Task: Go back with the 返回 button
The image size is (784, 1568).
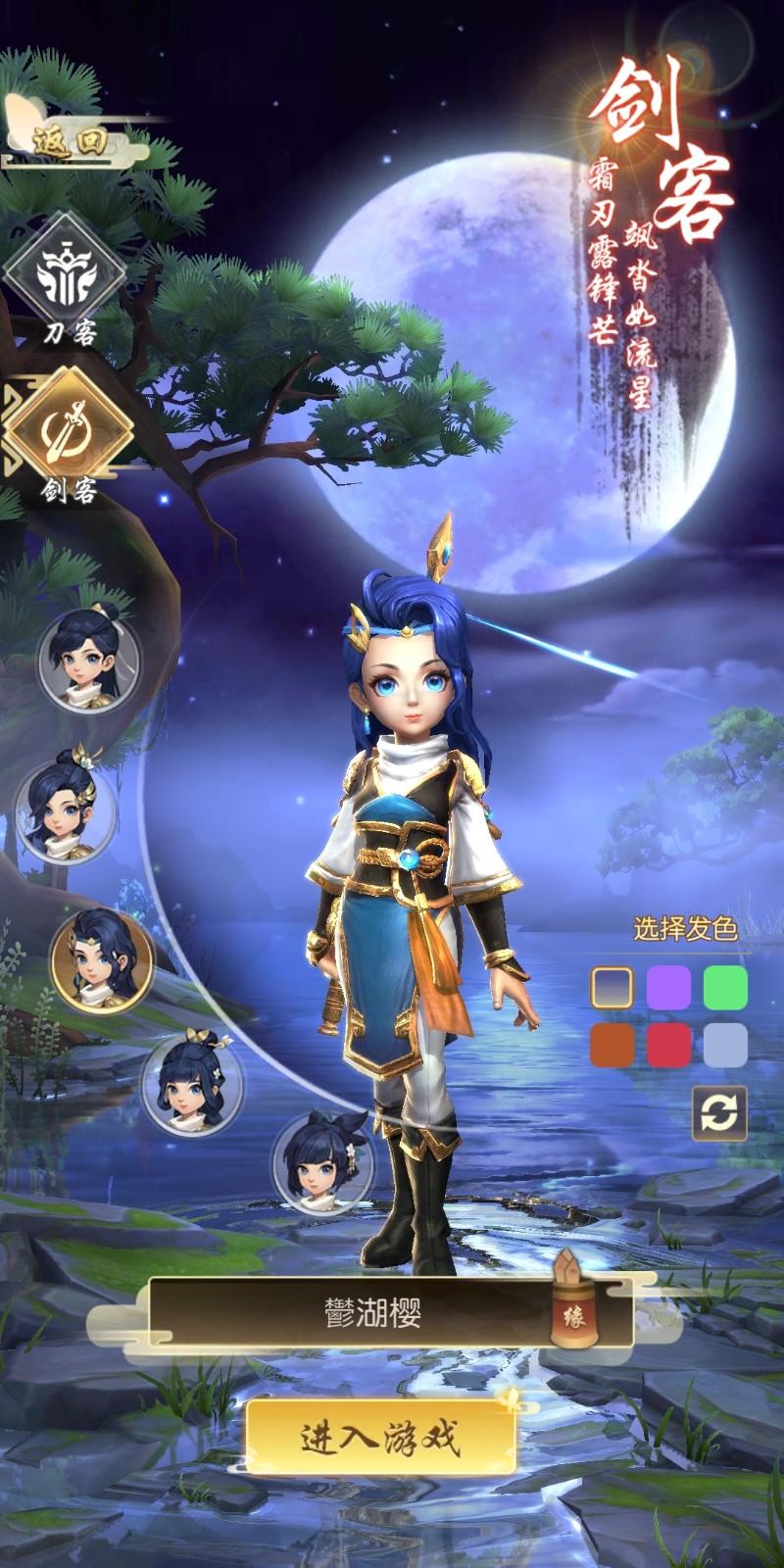Action: tap(69, 142)
